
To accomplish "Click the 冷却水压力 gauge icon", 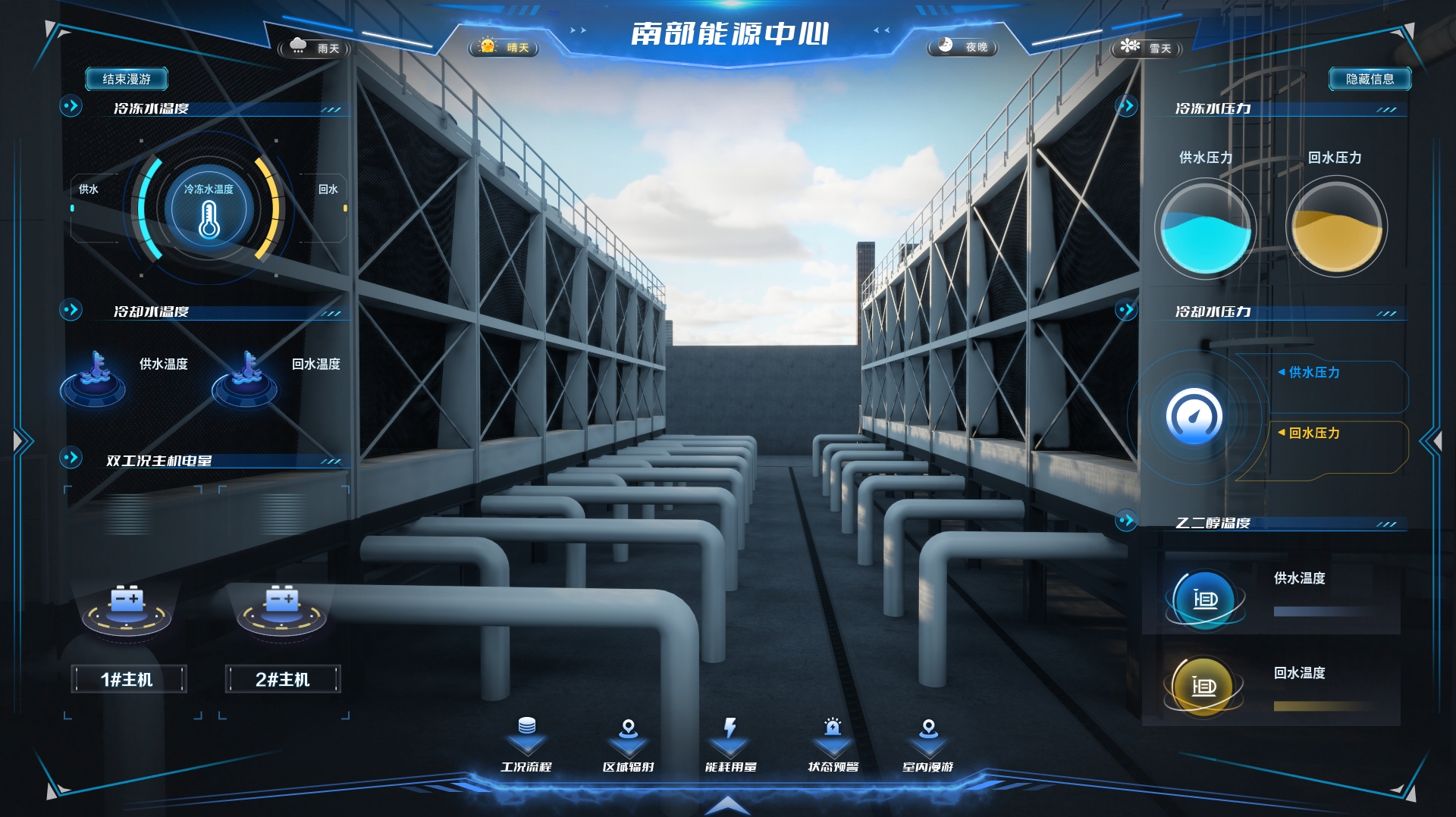I will [x=1194, y=416].
